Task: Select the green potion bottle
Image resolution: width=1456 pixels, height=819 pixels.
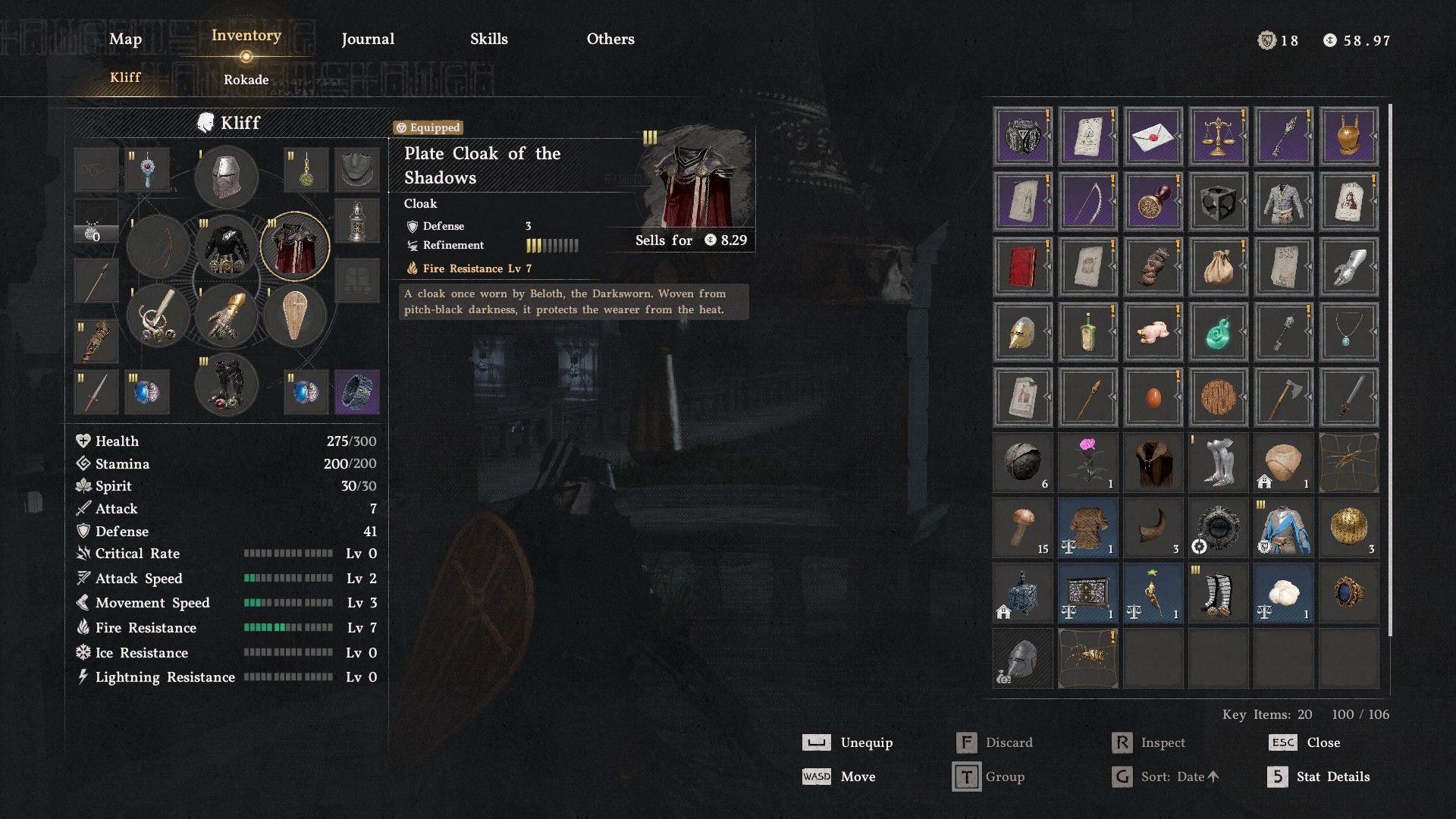Action: 1087,332
